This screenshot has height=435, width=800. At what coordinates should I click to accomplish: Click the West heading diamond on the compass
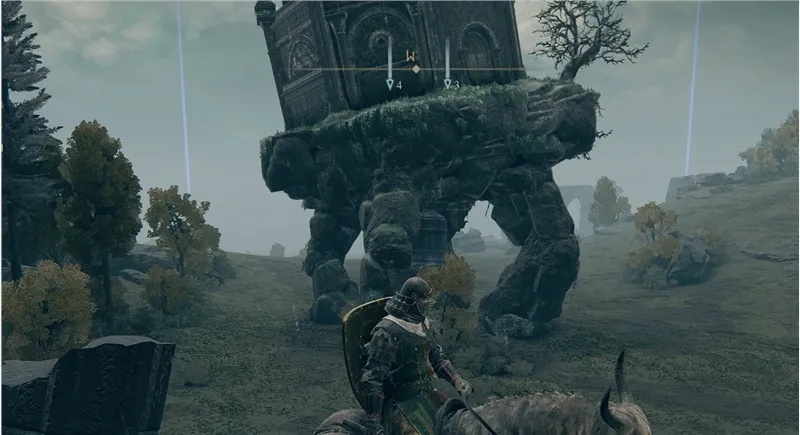click(416, 69)
